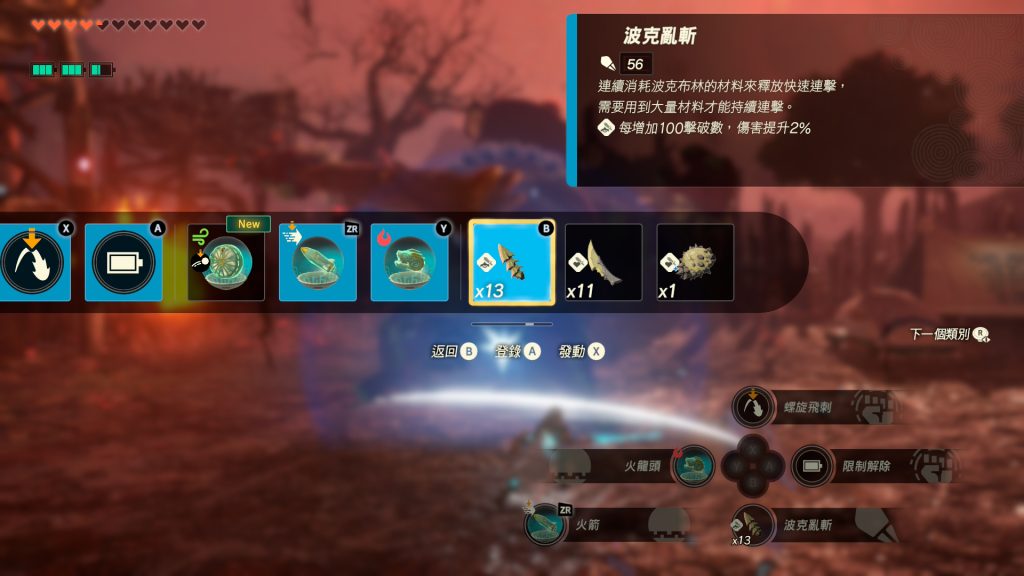Pick the fan device capsule marked New
Image resolution: width=1024 pixels, height=576 pixels.
pyautogui.click(x=226, y=262)
